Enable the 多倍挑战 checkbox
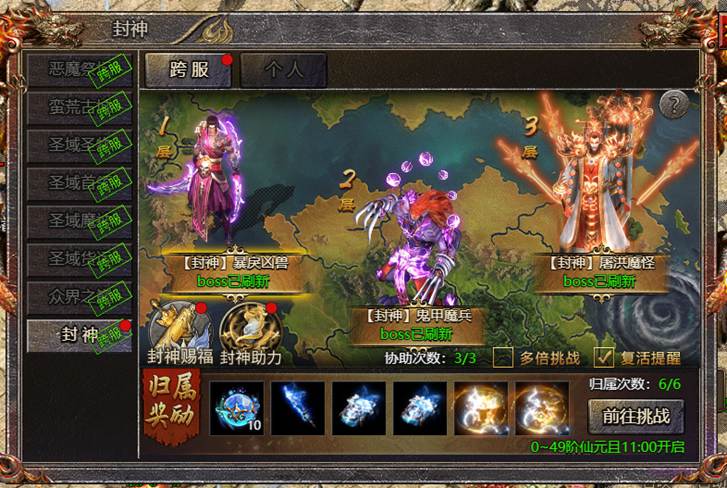Viewport: 727px width, 488px height. tap(503, 357)
